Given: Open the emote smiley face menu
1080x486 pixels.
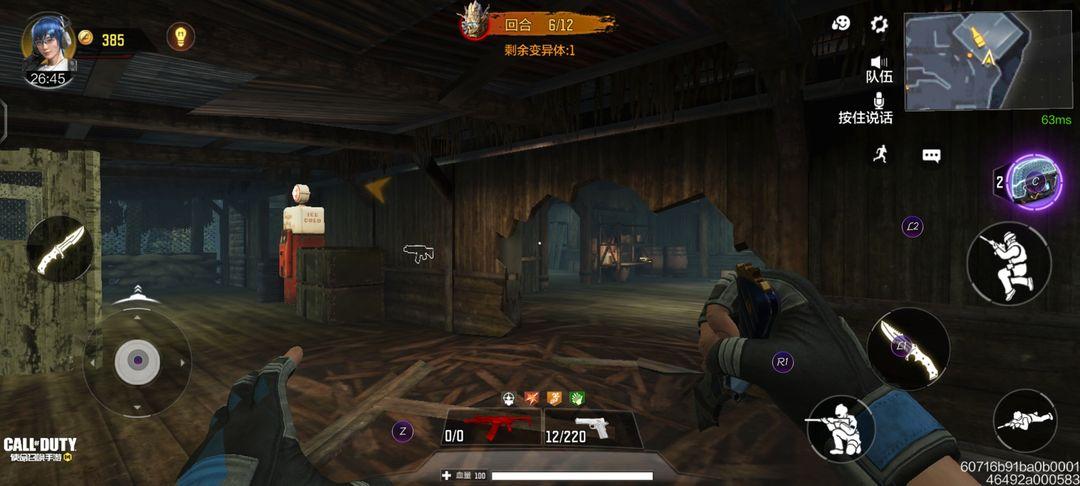Looking at the screenshot, I should [841, 23].
